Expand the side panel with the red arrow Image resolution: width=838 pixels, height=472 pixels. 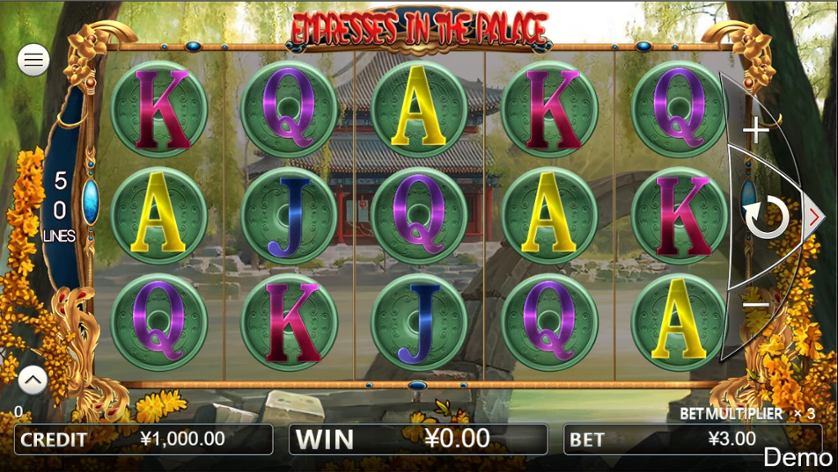814,215
